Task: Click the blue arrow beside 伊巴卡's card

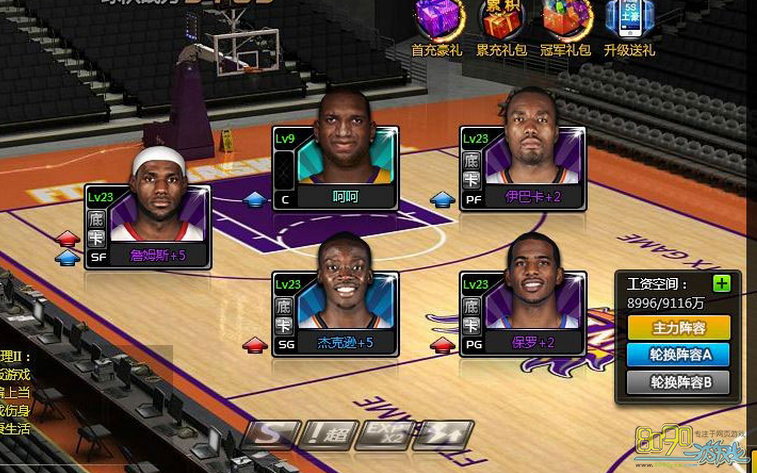Action: pyautogui.click(x=442, y=199)
